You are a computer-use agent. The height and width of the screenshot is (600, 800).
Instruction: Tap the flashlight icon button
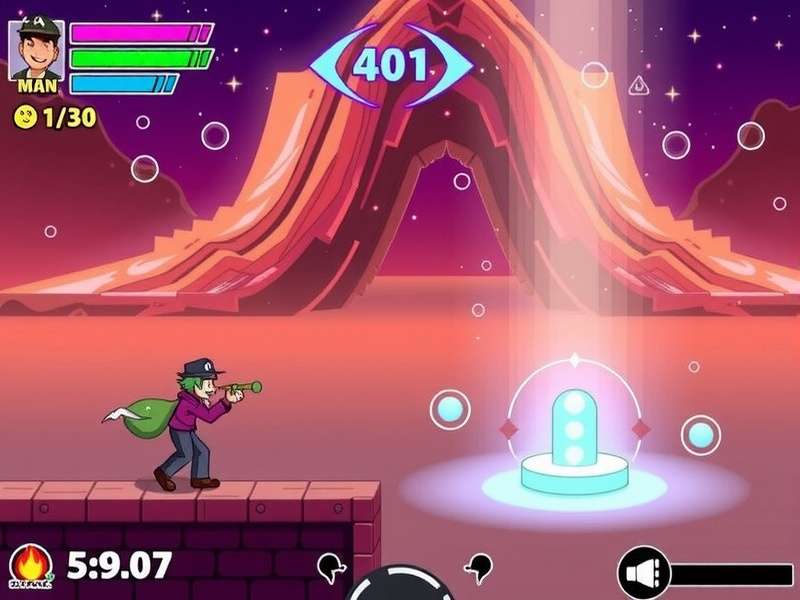tap(642, 573)
